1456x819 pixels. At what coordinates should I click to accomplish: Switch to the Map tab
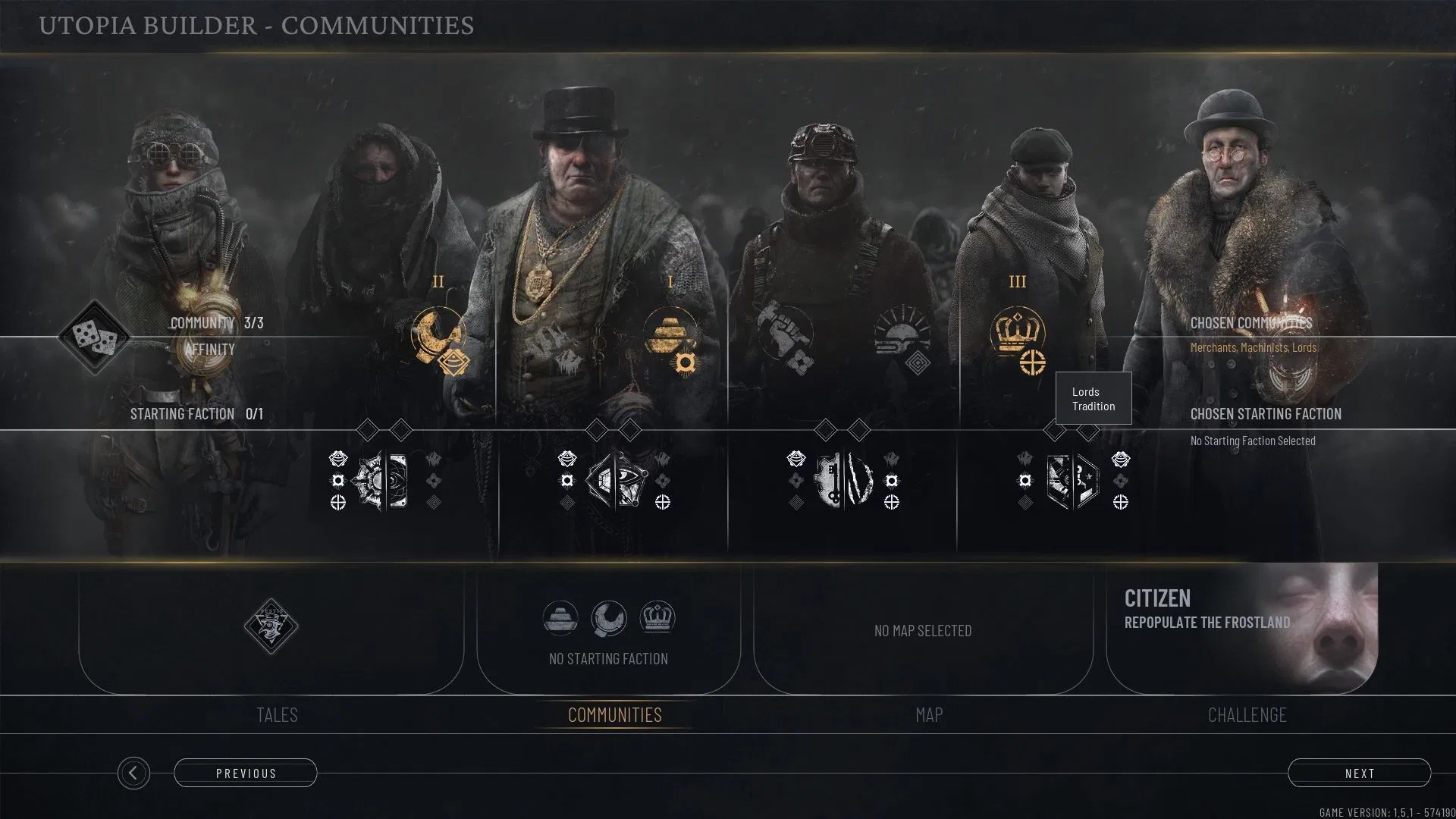click(x=929, y=714)
